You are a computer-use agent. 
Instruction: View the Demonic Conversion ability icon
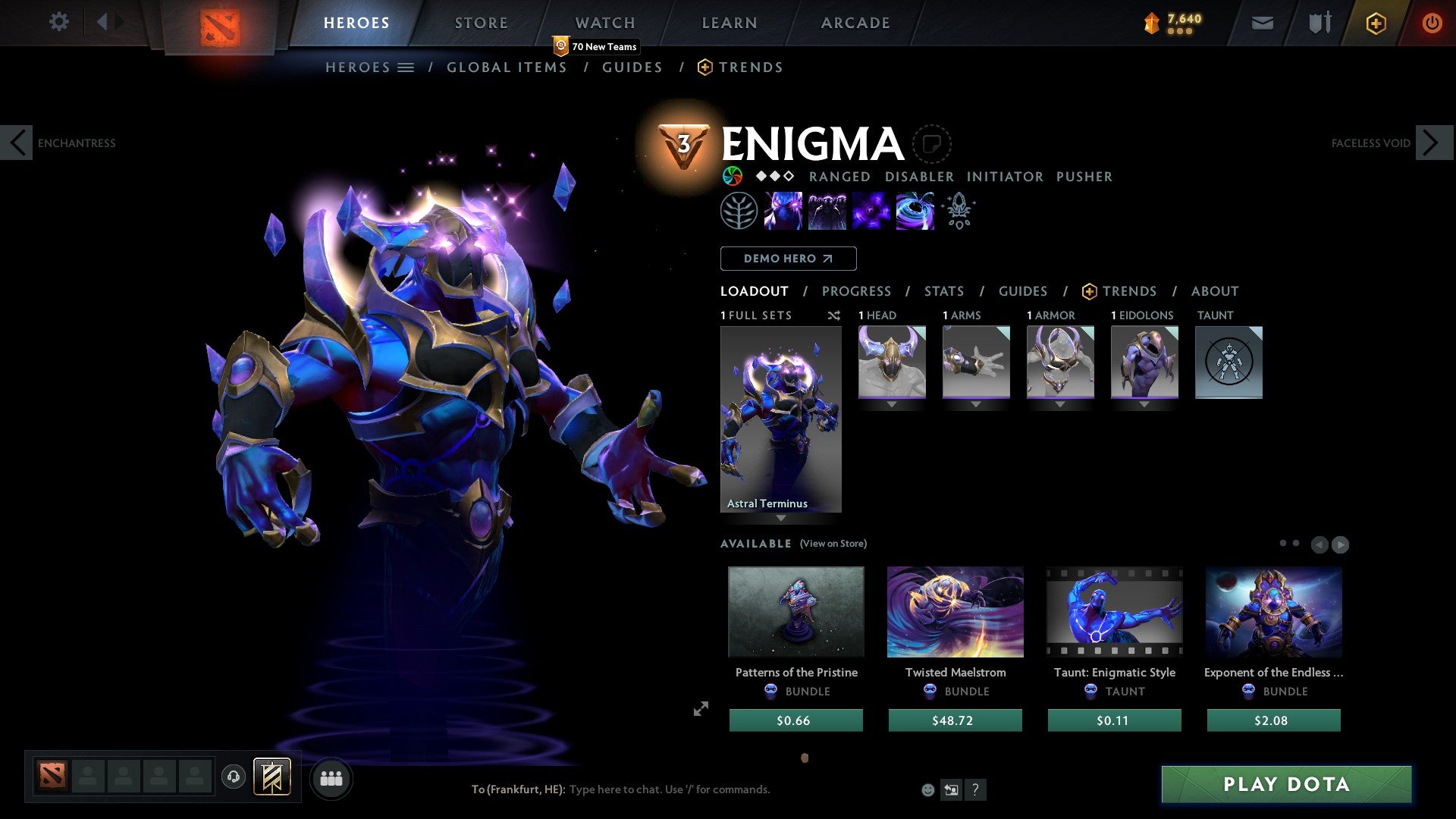pos(828,211)
